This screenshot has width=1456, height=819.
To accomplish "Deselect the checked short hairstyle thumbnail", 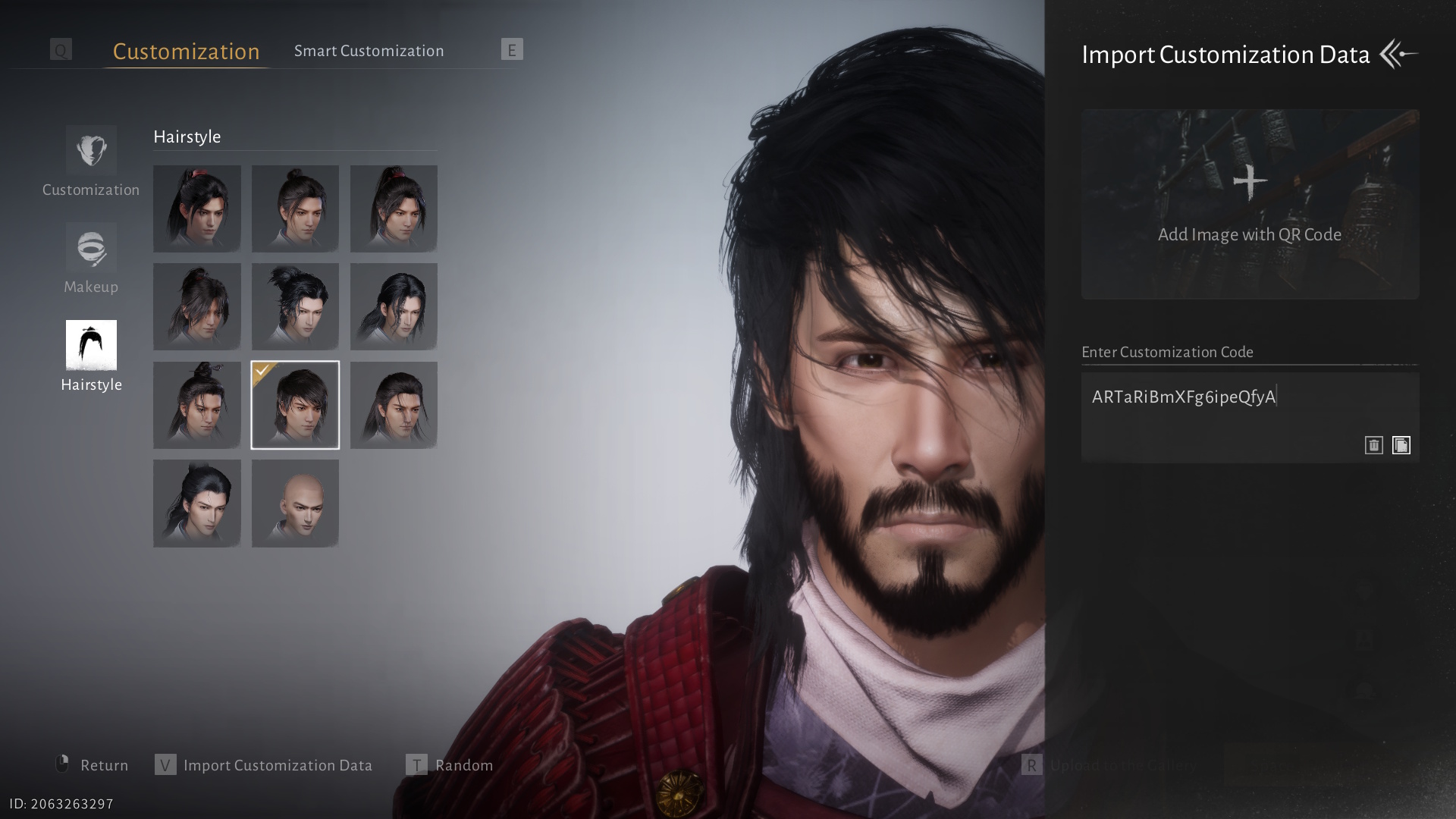I will coord(295,405).
